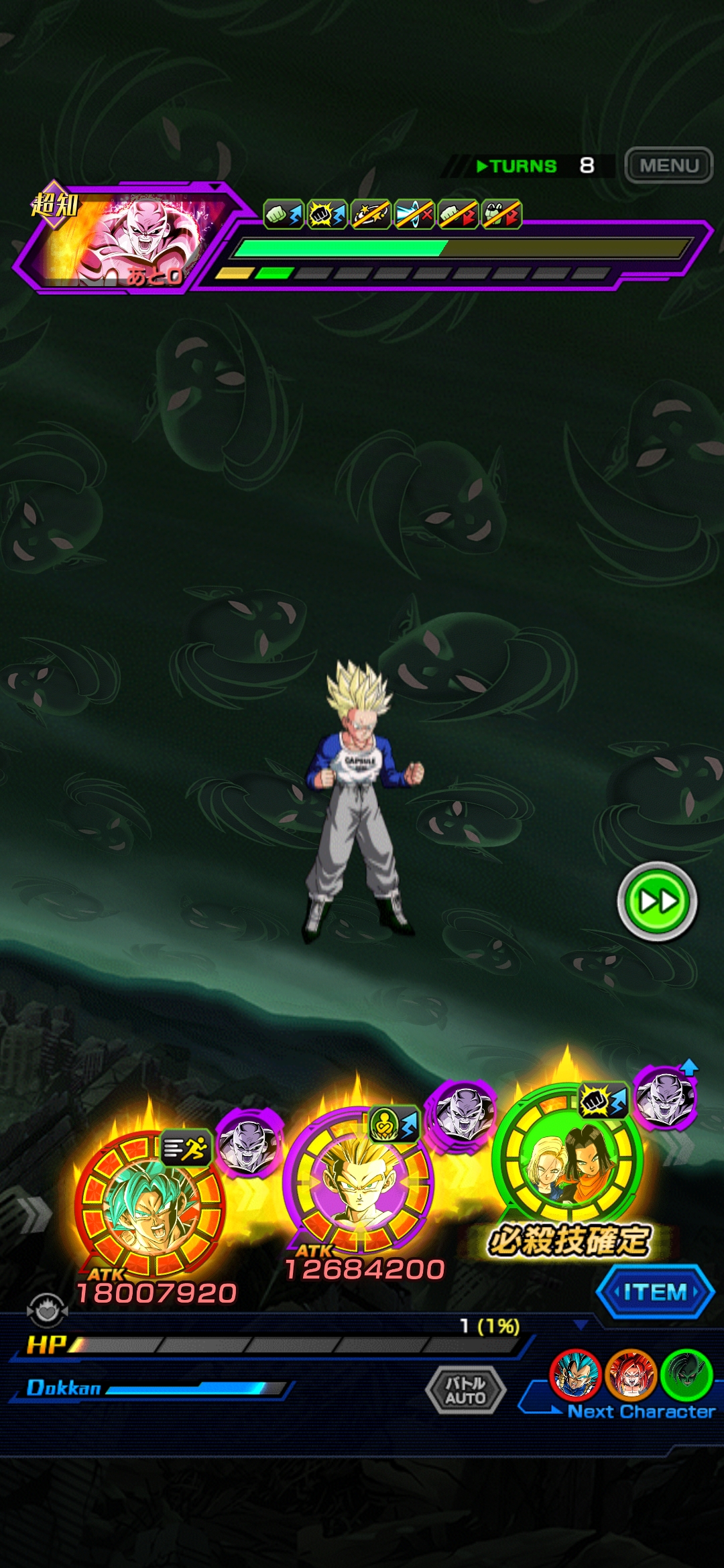Screen dimensions: 724x1568
Task: View next character Super Saiyan 4 portrait
Action: (x=630, y=1374)
